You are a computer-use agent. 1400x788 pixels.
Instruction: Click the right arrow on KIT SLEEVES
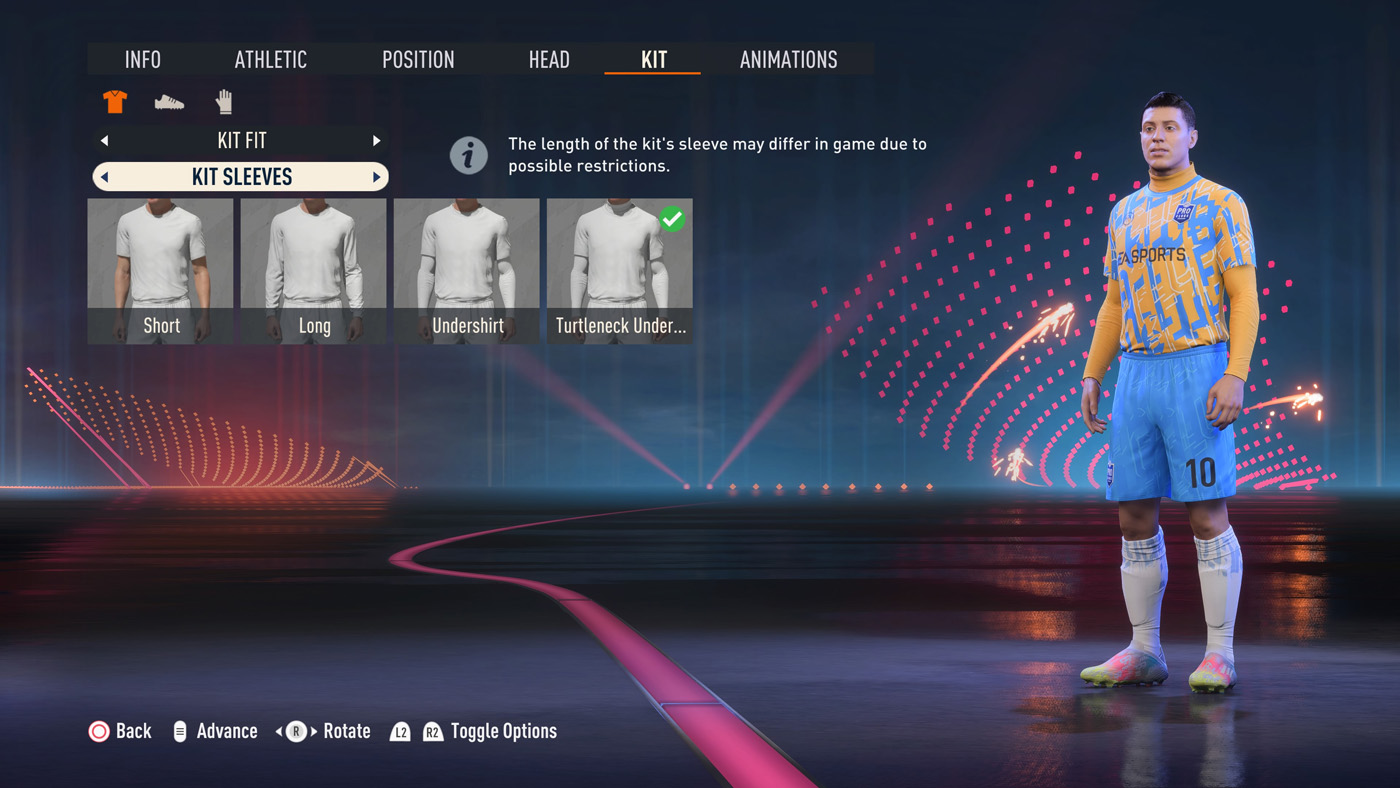point(377,178)
